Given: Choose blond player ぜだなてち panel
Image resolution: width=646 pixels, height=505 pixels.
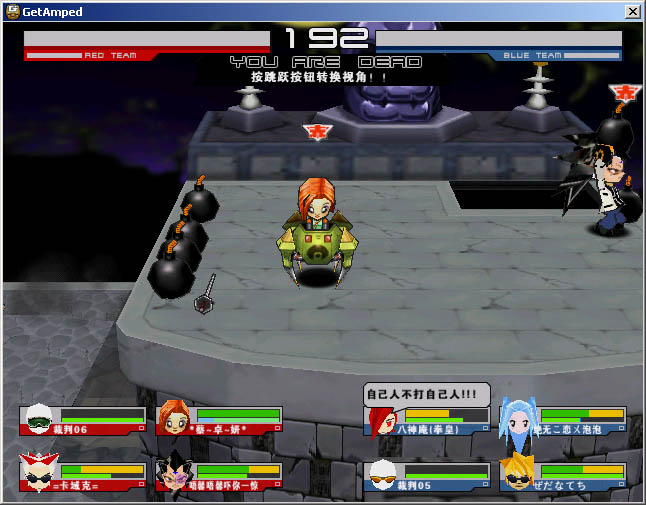Looking at the screenshot, I should (x=563, y=476).
